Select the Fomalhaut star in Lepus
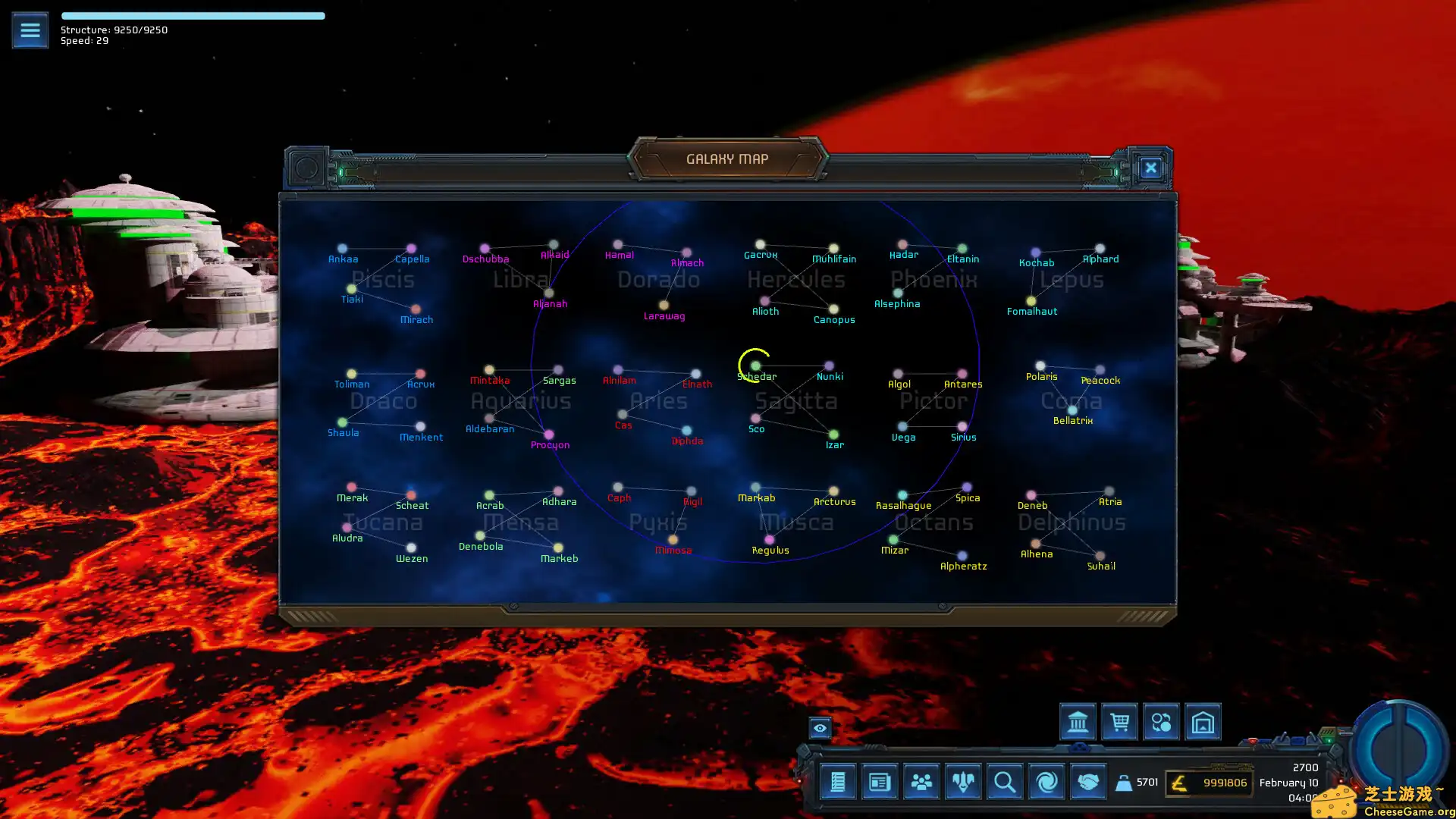The image size is (1456, 819). 1031,300
